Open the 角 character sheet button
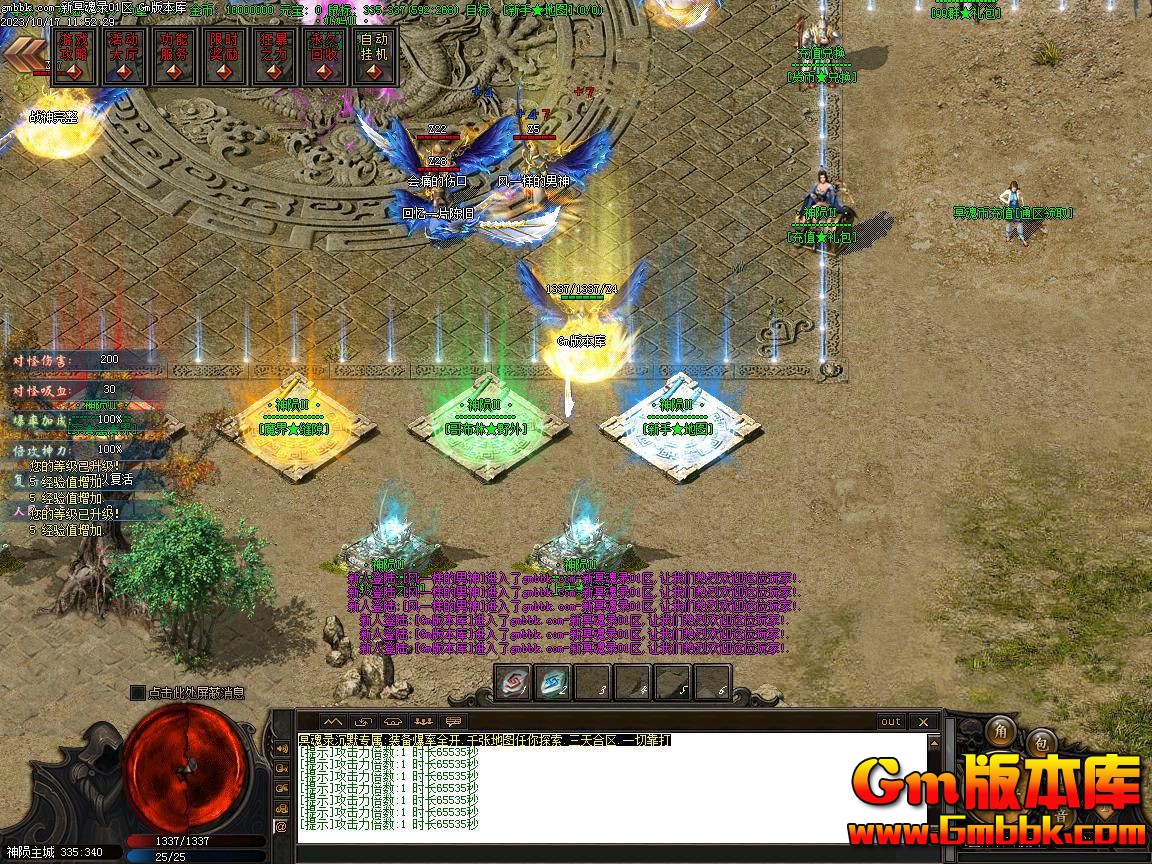 pyautogui.click(x=1000, y=731)
